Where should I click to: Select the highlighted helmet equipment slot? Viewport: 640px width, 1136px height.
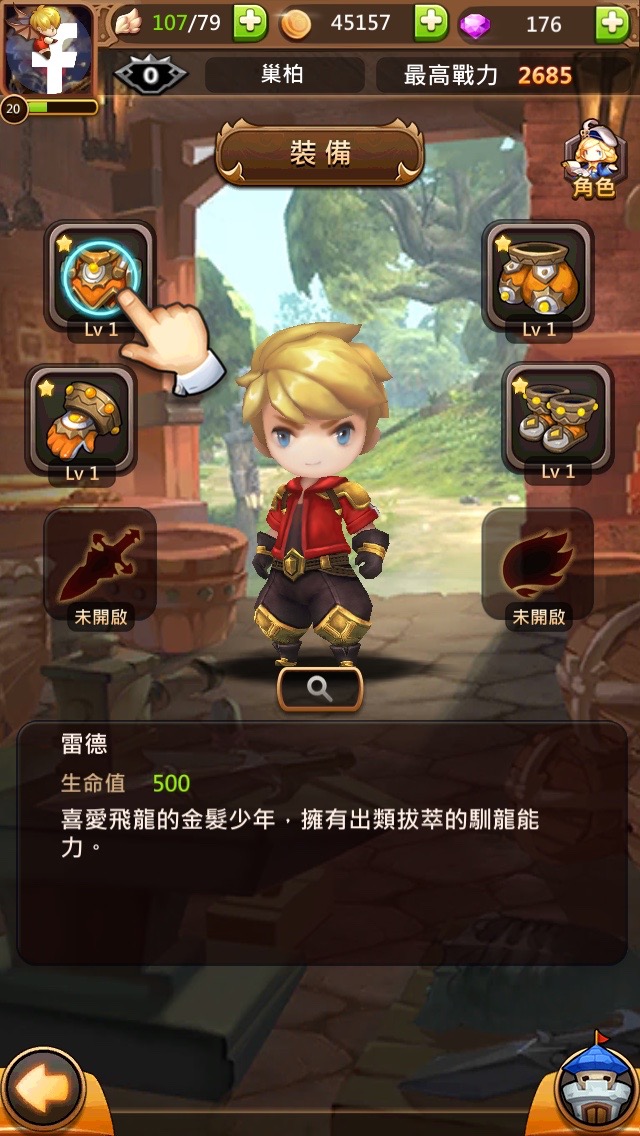[x=99, y=276]
